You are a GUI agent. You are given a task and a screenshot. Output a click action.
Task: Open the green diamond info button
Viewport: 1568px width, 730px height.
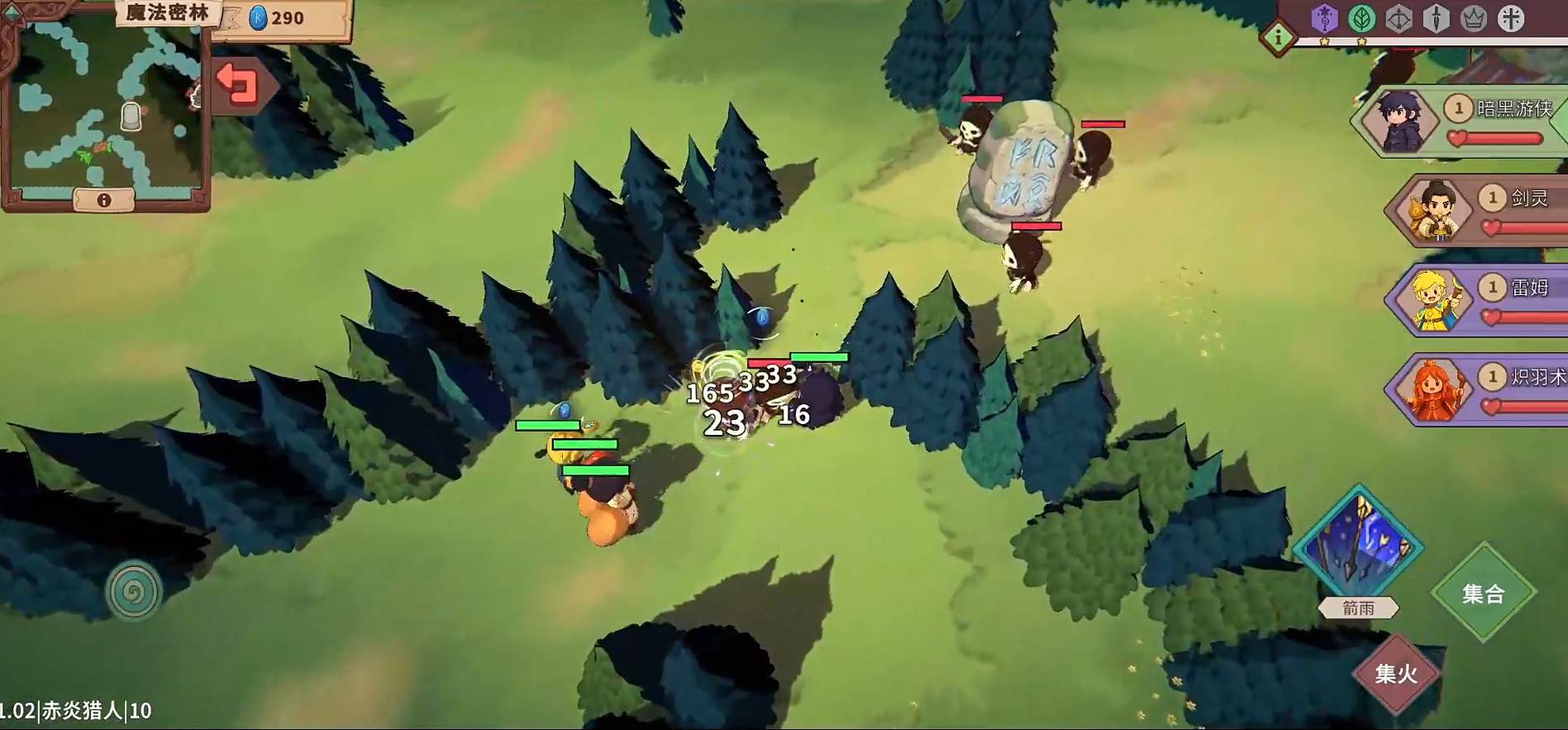[x=1278, y=37]
